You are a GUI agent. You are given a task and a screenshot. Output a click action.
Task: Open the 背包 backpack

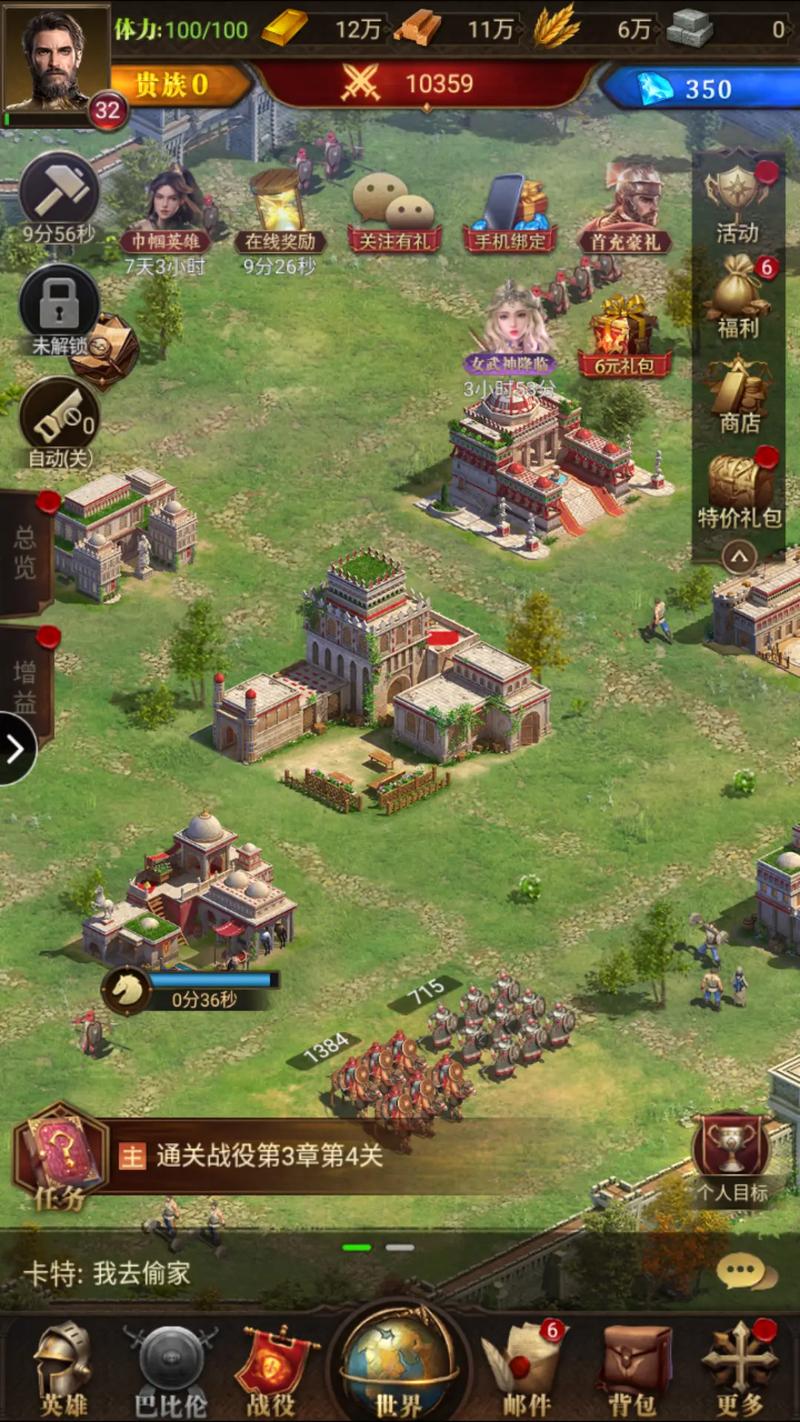(x=636, y=1366)
